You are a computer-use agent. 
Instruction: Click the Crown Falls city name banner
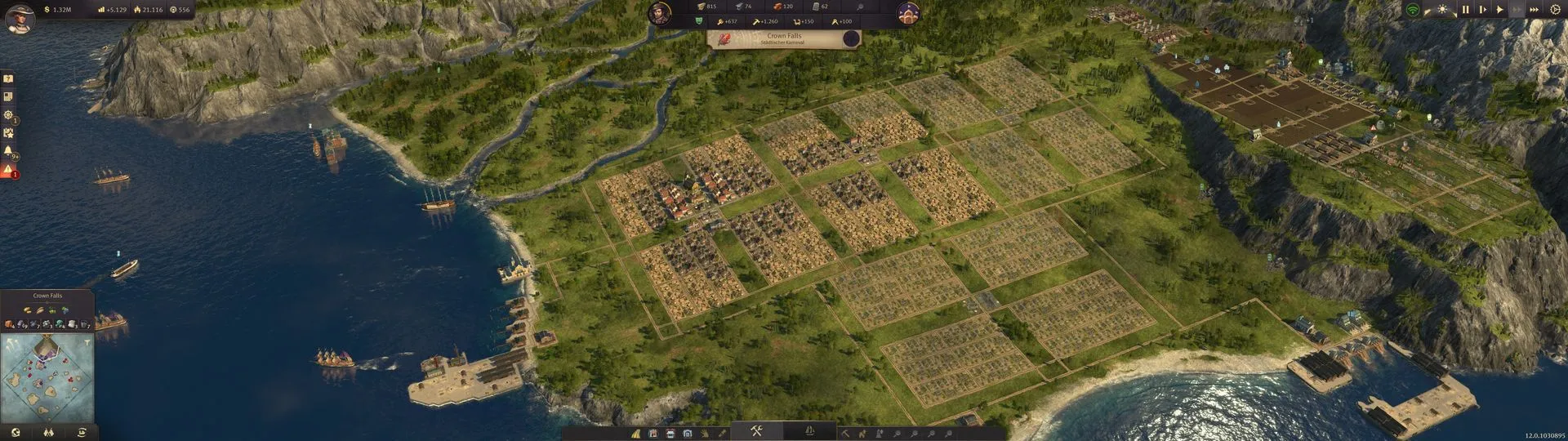click(784, 38)
